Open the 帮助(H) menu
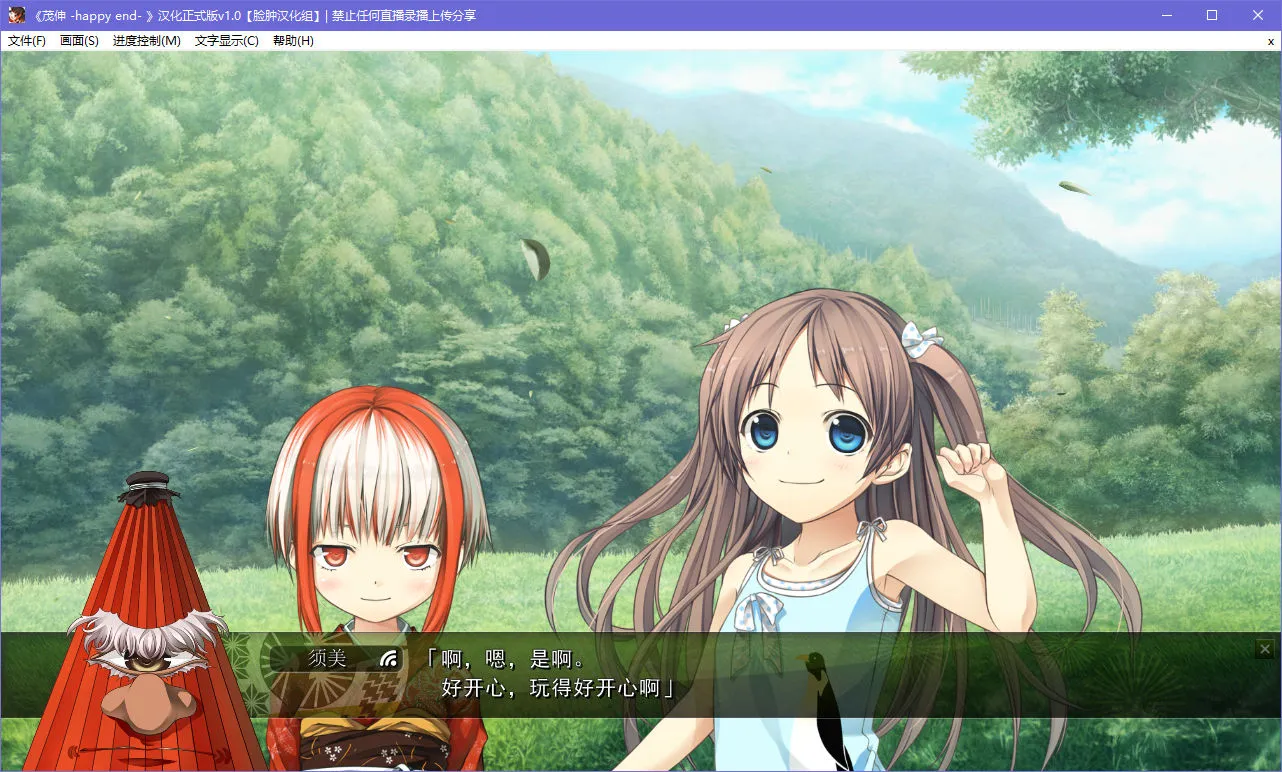 pos(293,41)
